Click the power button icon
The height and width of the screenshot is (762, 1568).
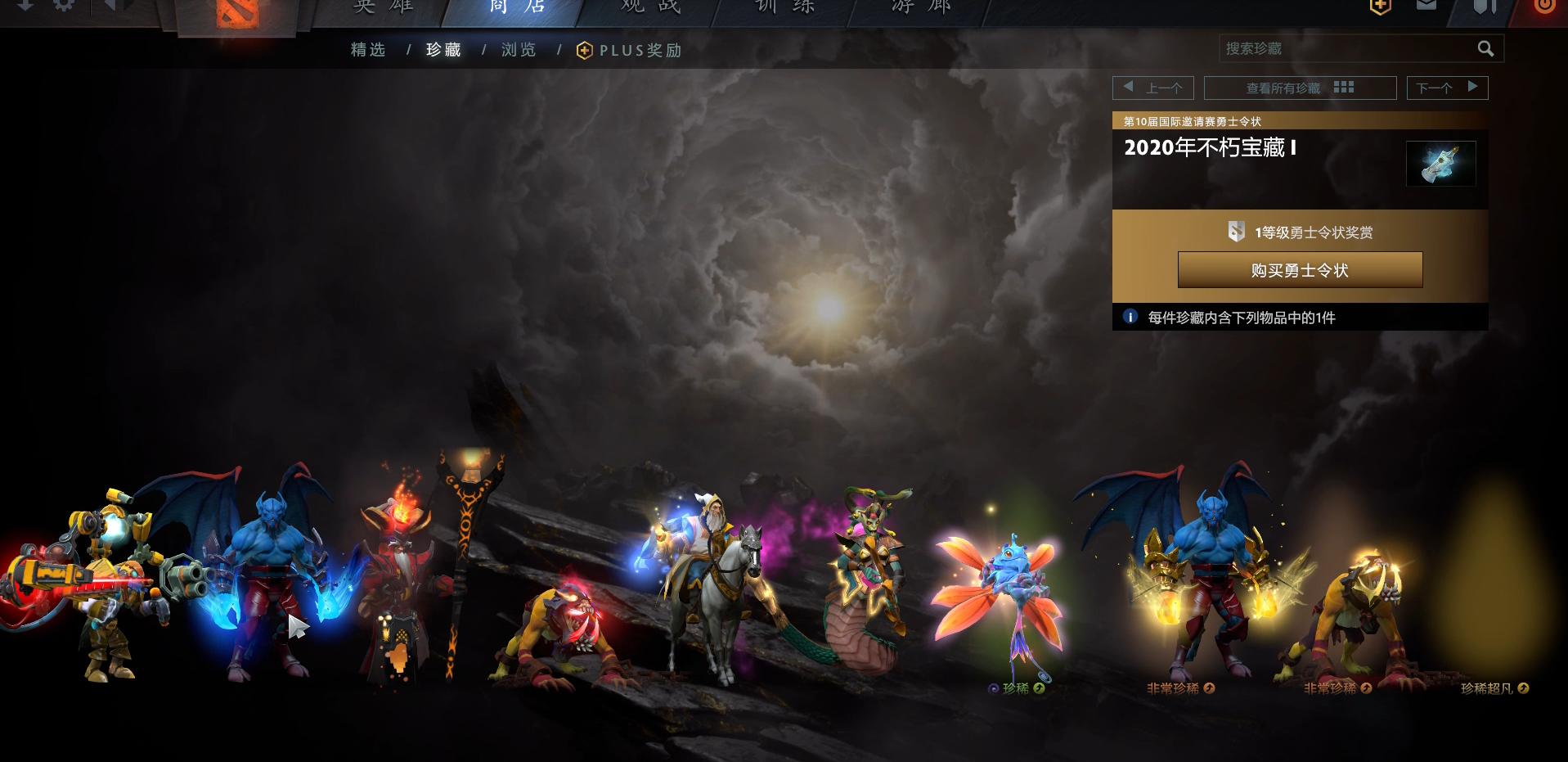point(1545,6)
